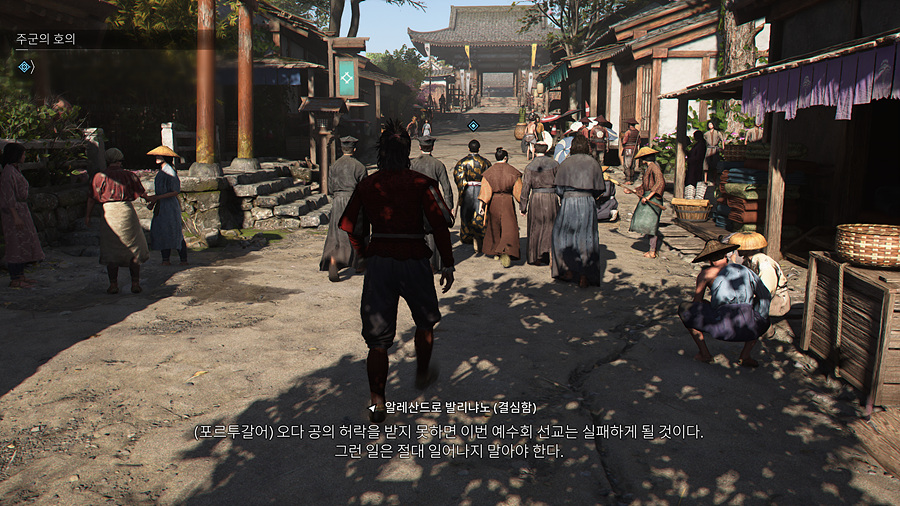The height and width of the screenshot is (506, 900).
Task: Select the 주군의 호의 quest tracker
Action: (x=46, y=40)
